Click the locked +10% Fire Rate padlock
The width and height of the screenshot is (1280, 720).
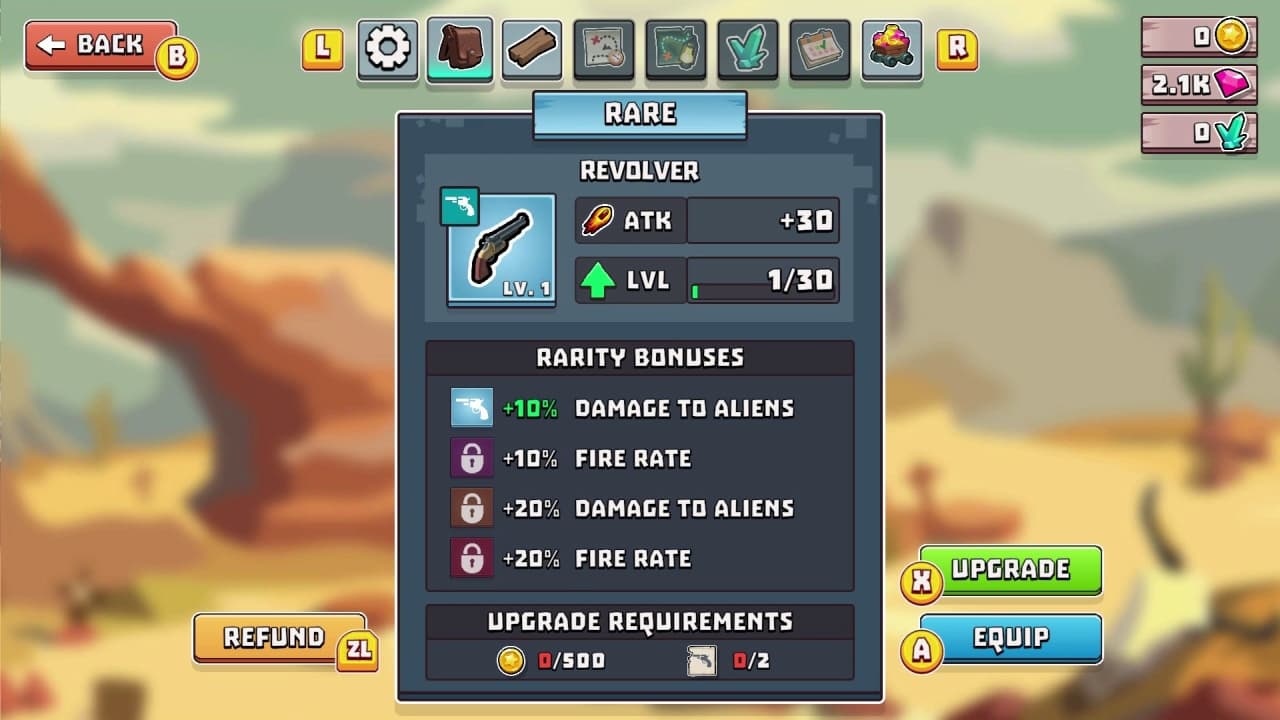click(471, 458)
